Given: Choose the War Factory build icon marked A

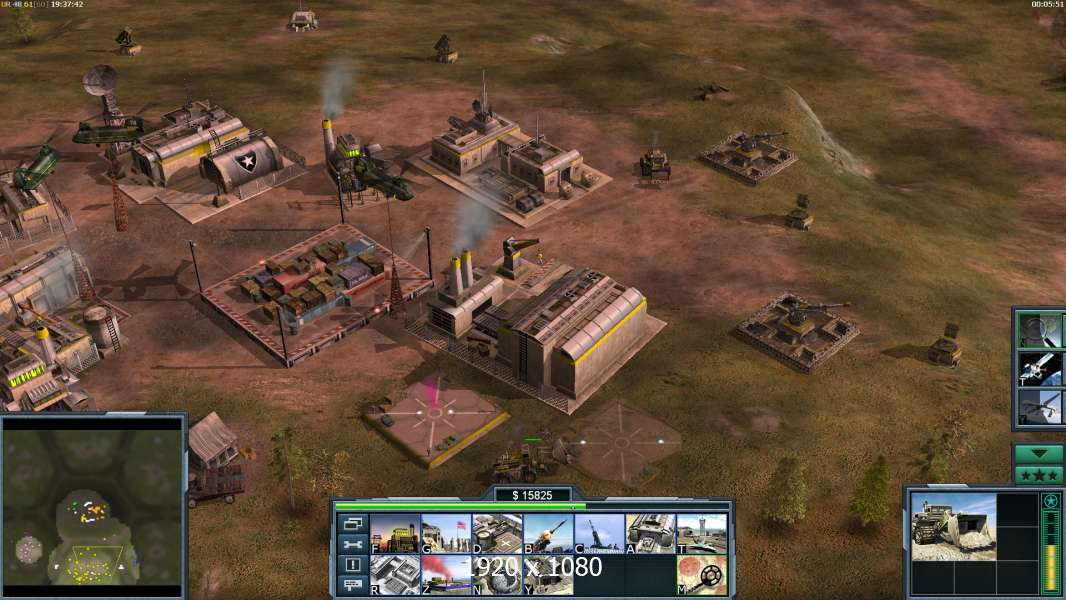Looking at the screenshot, I should coord(650,534).
